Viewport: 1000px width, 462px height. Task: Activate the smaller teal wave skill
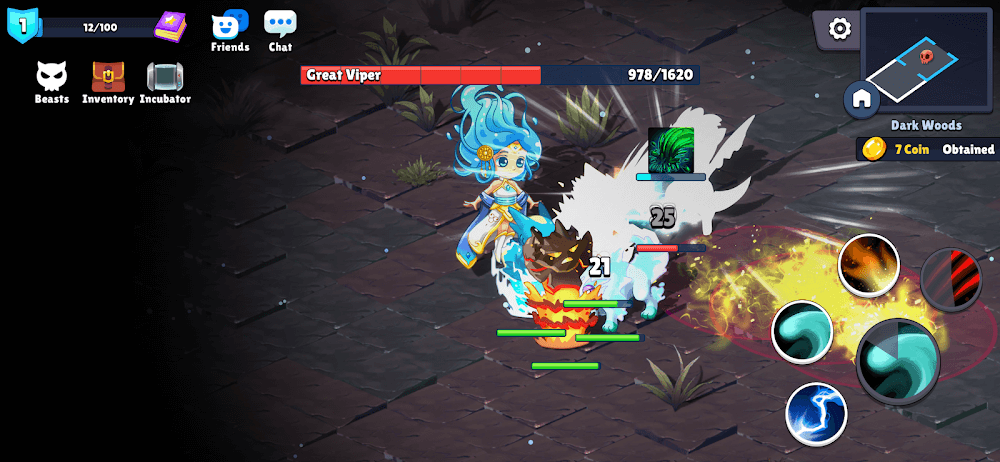[802, 332]
